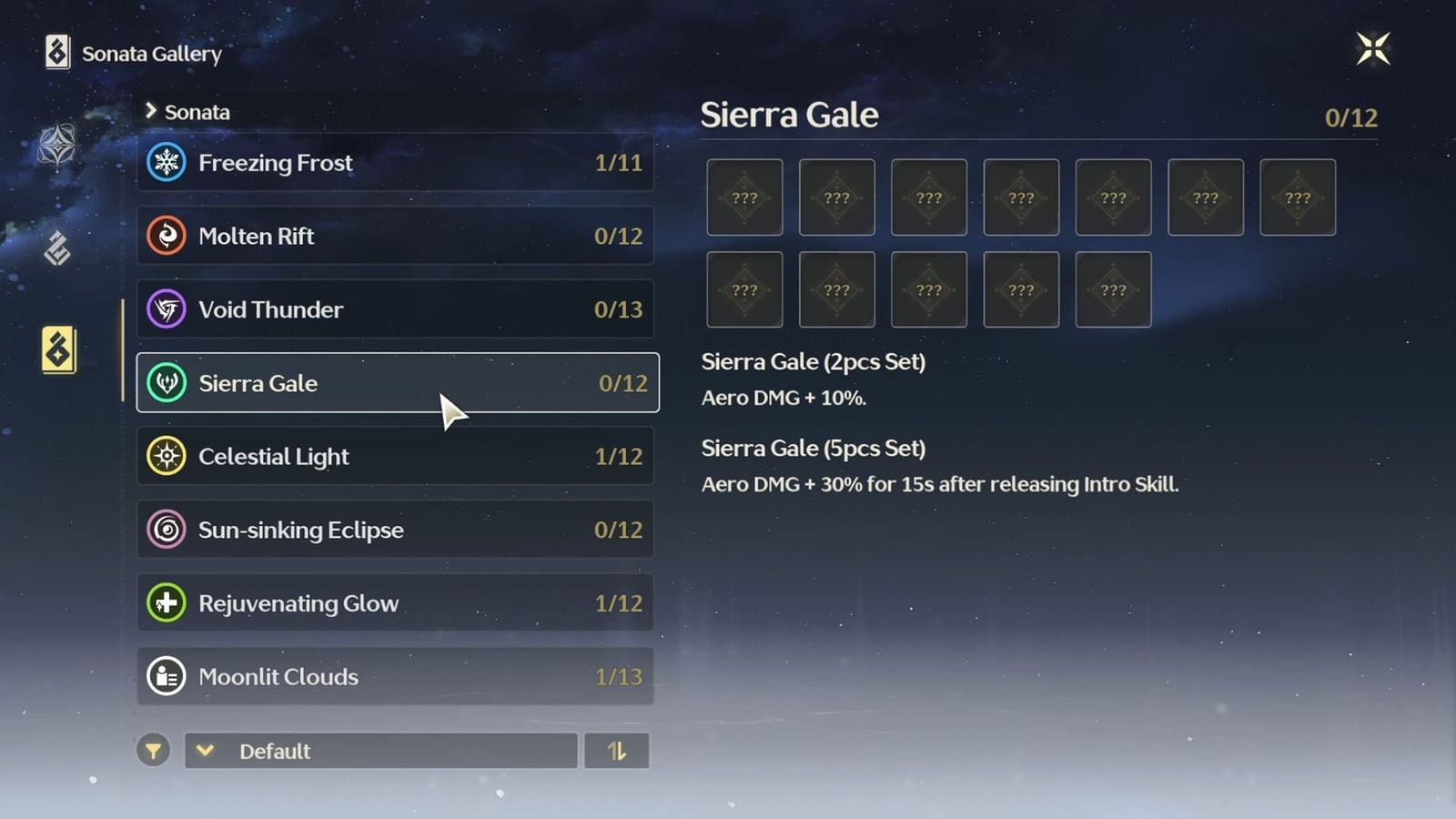The width and height of the screenshot is (1456, 819).
Task: Click the last ??? slot in second row
Action: coord(1112,289)
